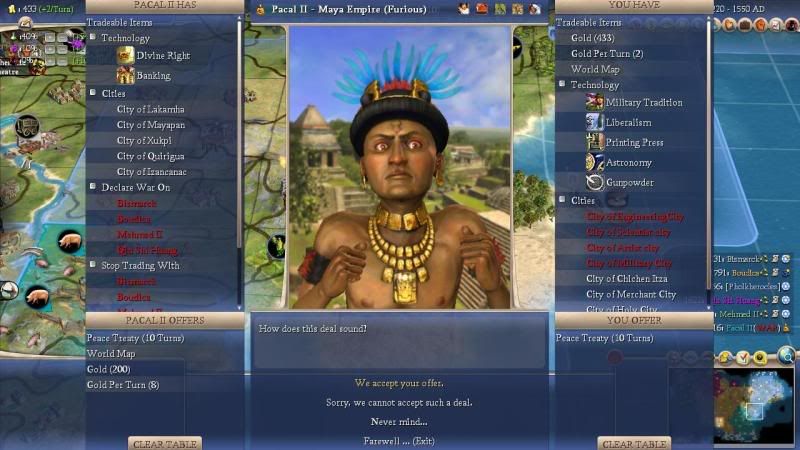Offer Astronomy technology

628,163
